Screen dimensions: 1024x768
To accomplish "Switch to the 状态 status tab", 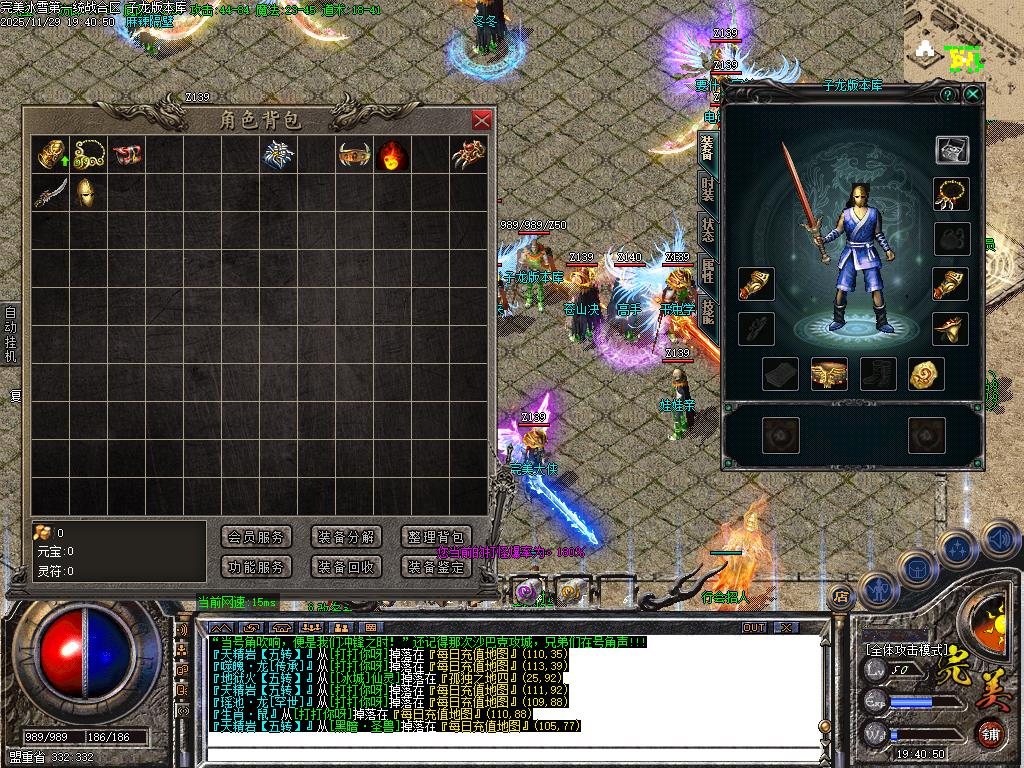I will (x=708, y=228).
